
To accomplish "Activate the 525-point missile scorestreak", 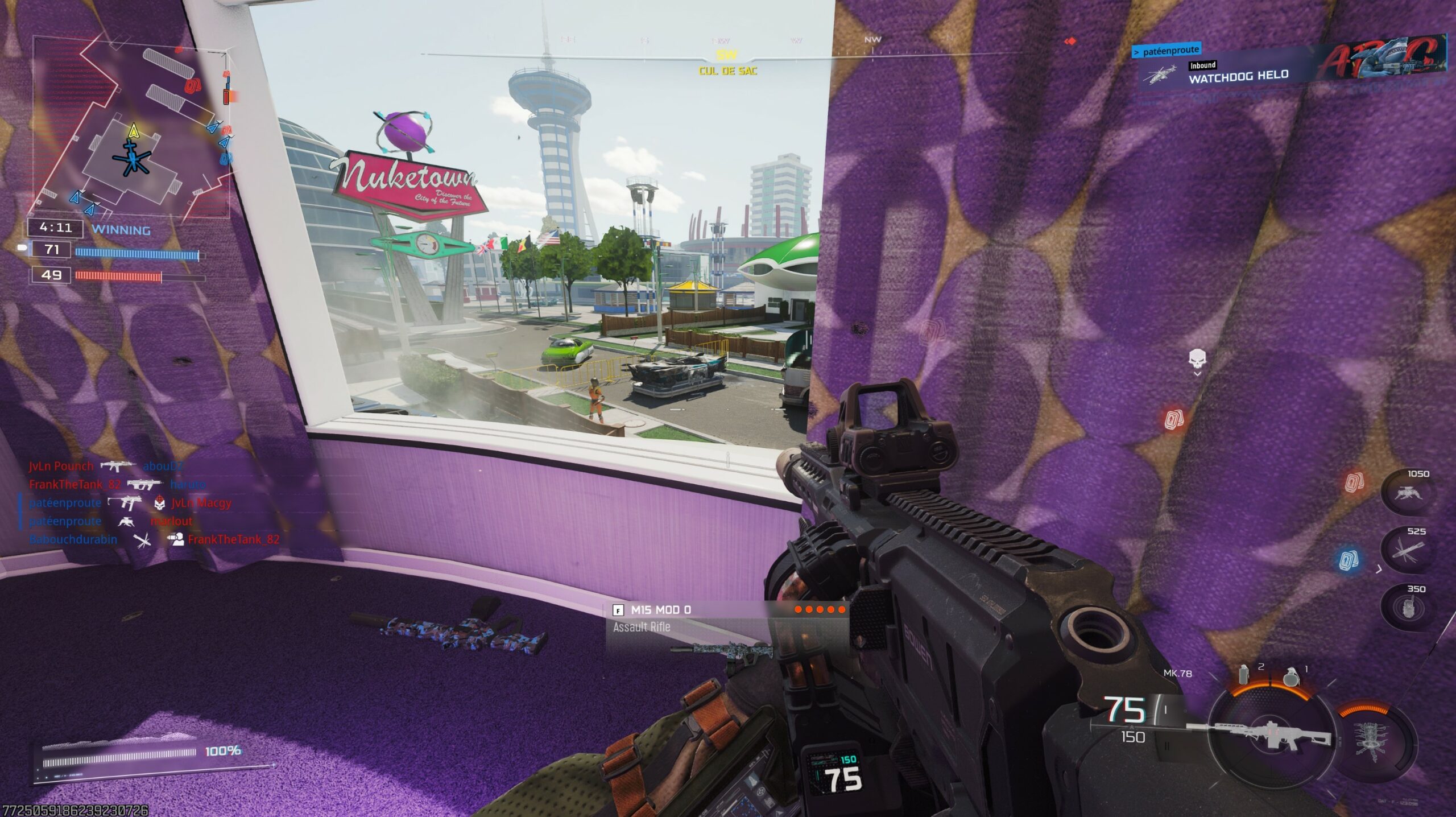I will [1408, 551].
